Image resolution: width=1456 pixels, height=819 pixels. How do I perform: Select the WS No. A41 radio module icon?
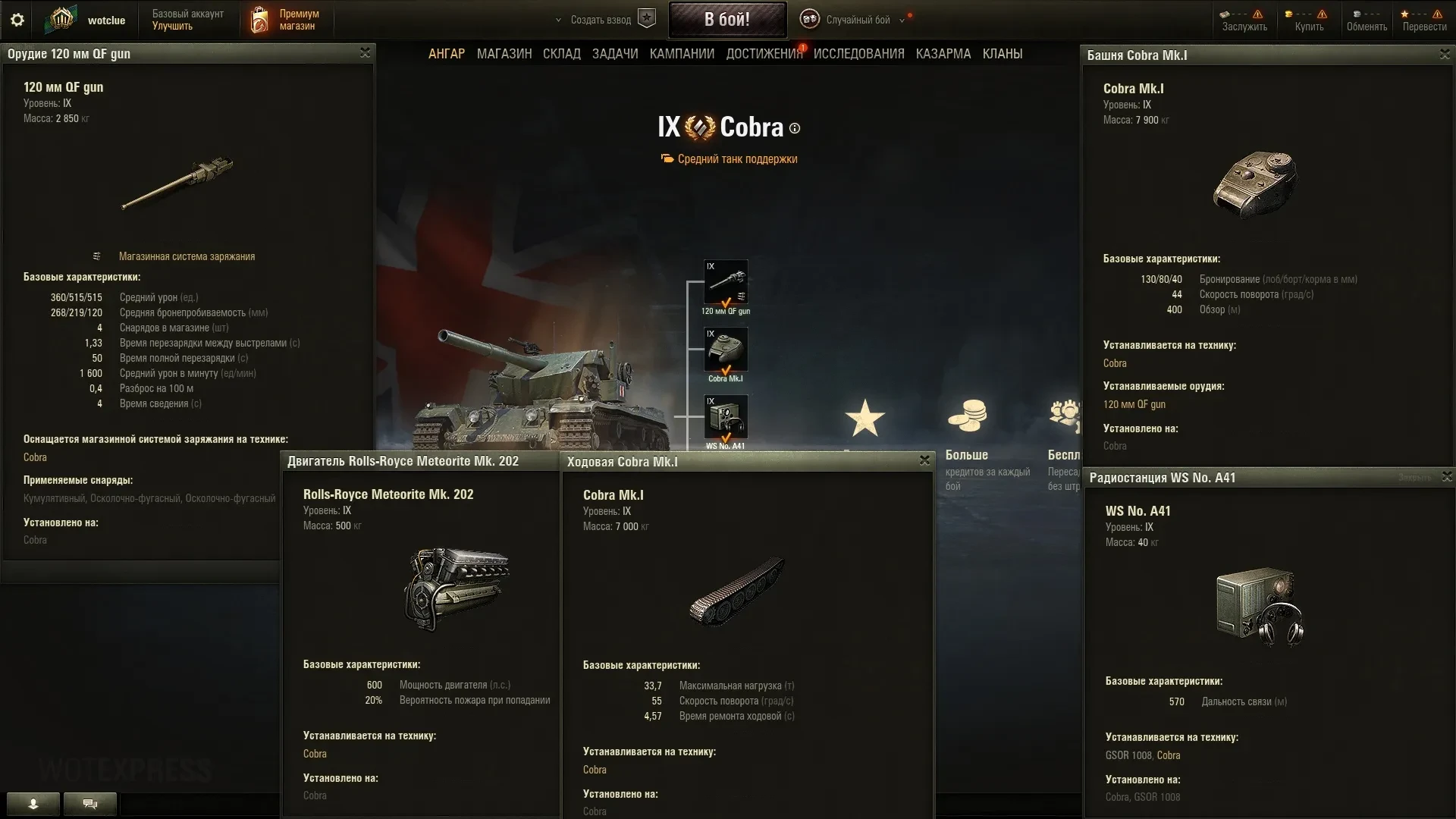pos(726,417)
